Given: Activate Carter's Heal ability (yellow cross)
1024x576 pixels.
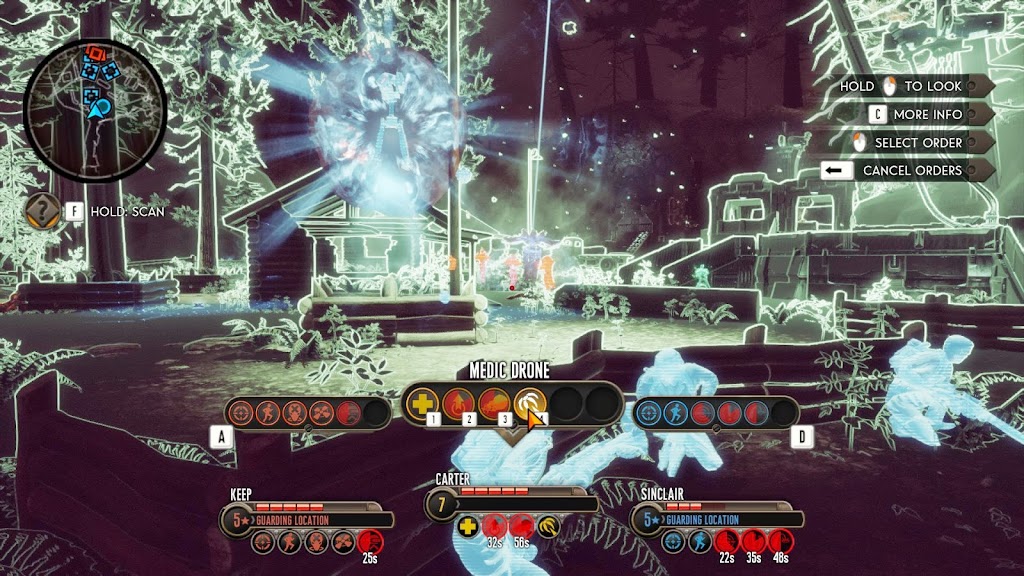Looking at the screenshot, I should tap(424, 404).
